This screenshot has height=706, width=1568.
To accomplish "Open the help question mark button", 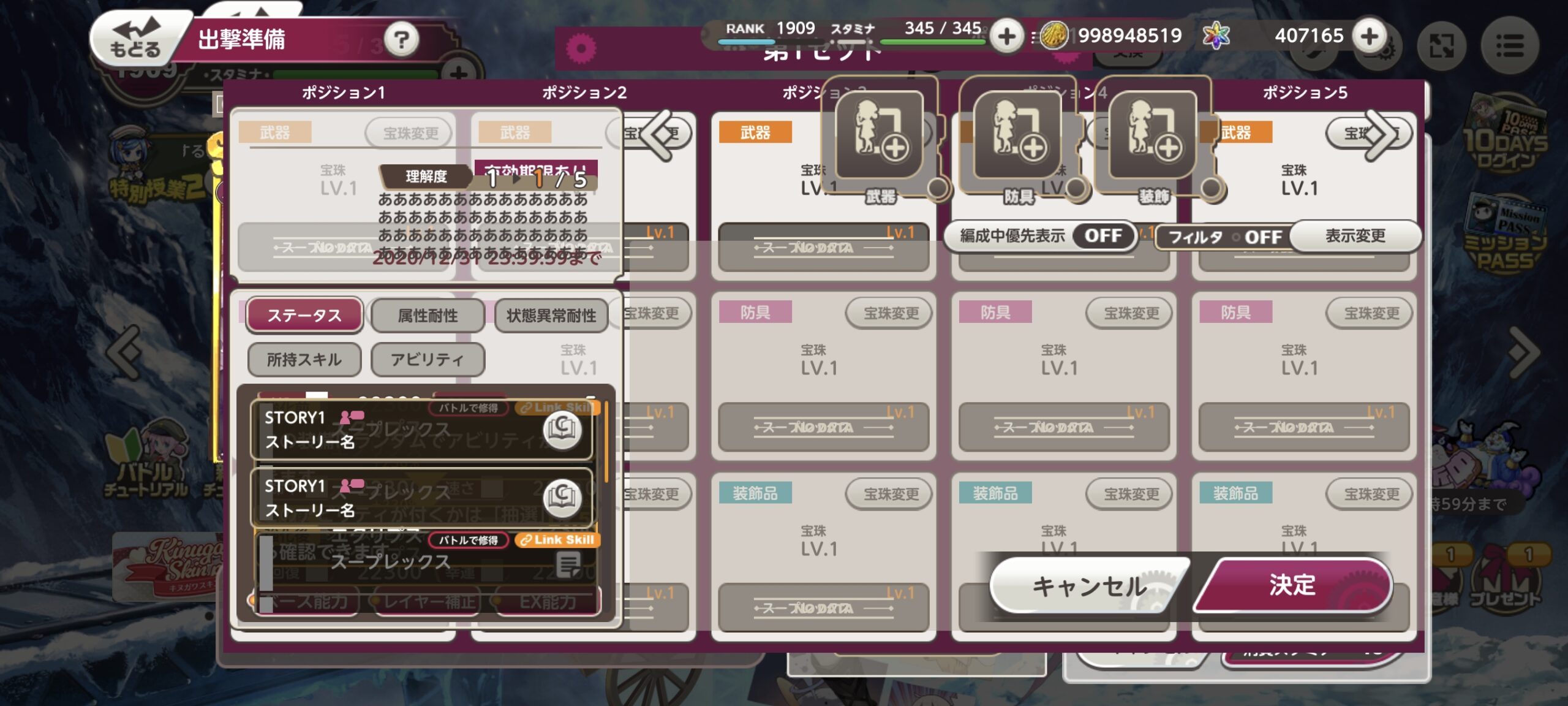I will click(x=401, y=40).
